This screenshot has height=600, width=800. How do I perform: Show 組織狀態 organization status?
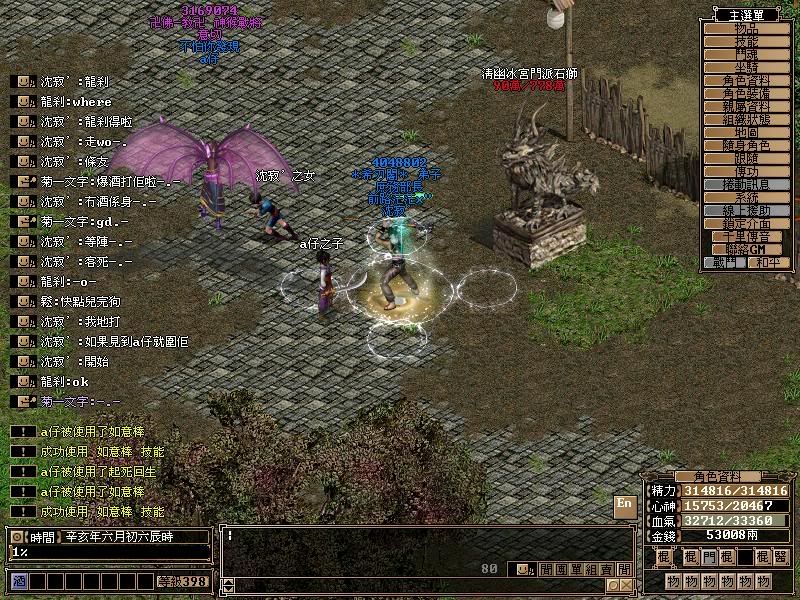746,120
